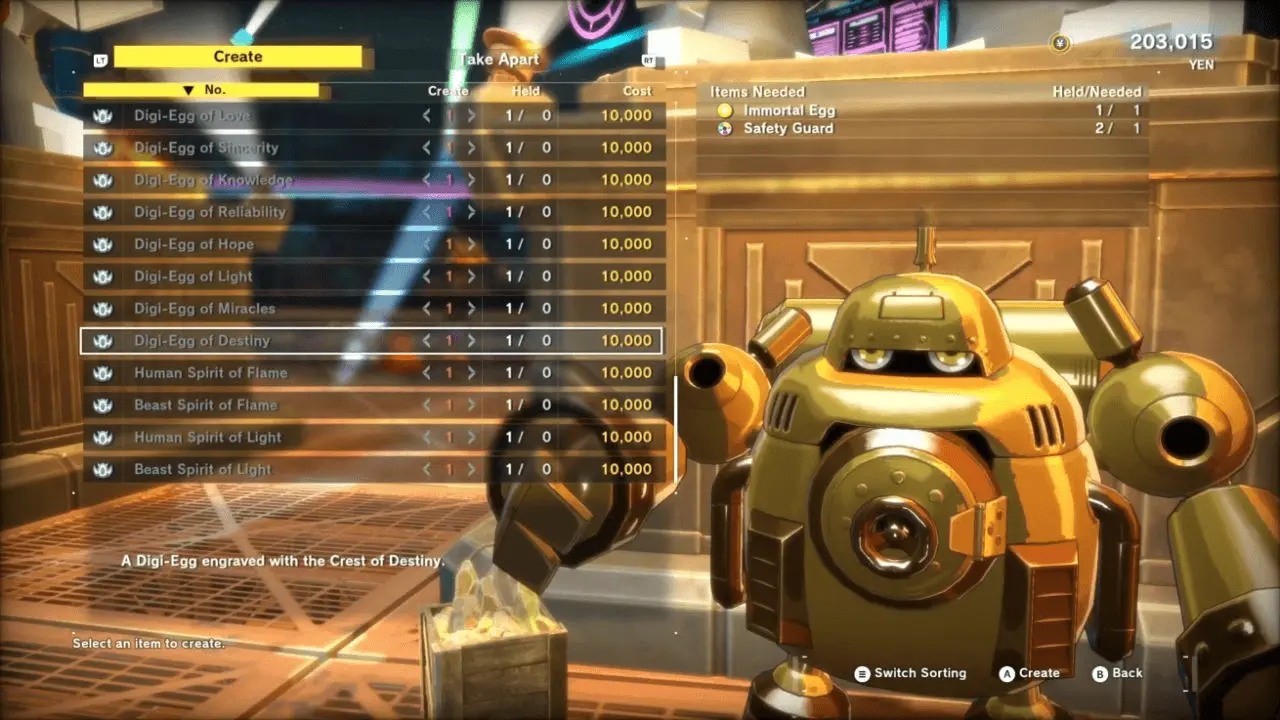This screenshot has width=1280, height=720.
Task: Choose the Digi-Egg of Light item
Action: (193, 276)
